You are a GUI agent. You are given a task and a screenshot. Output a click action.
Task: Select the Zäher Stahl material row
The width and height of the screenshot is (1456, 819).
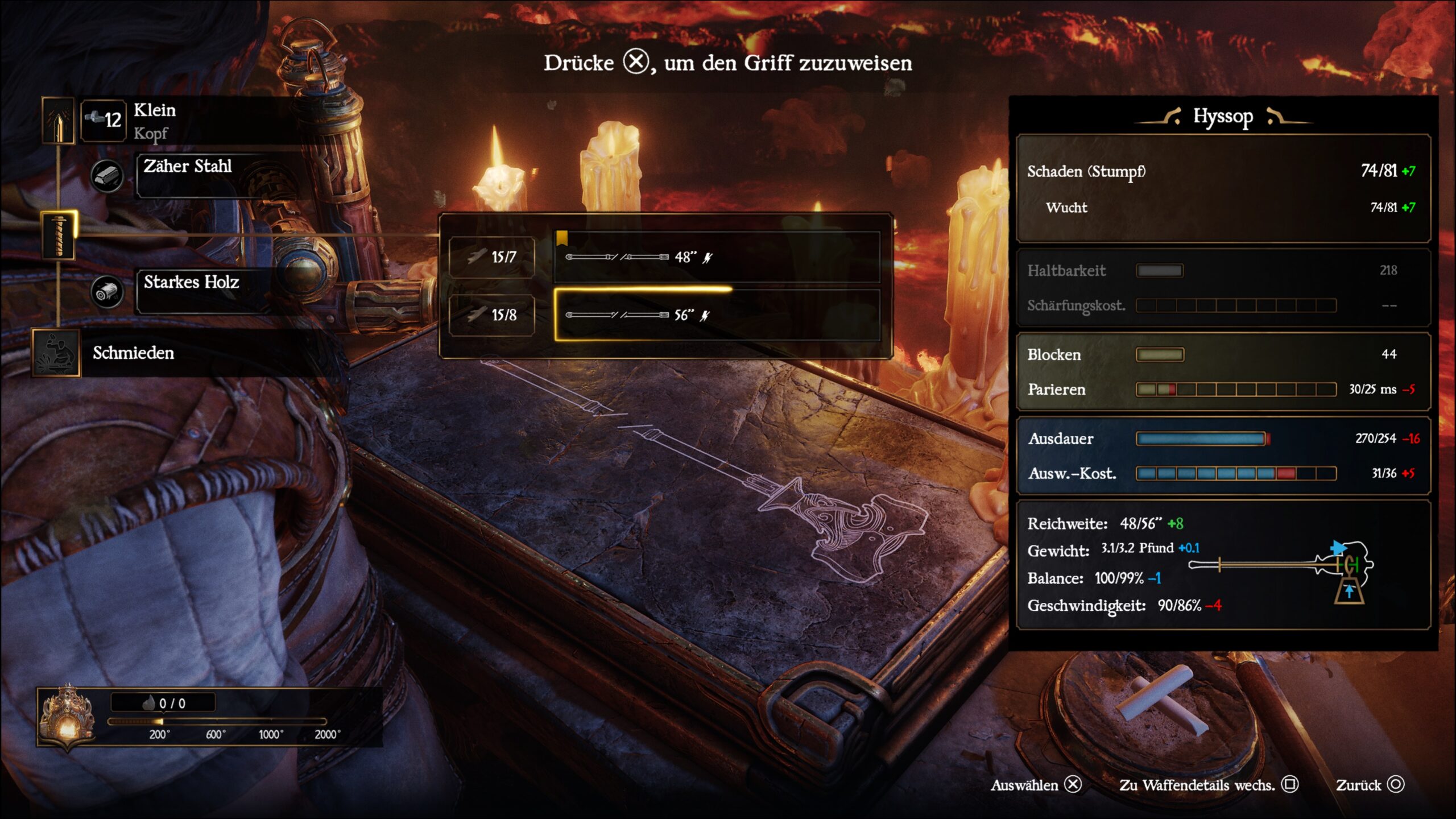point(219,175)
